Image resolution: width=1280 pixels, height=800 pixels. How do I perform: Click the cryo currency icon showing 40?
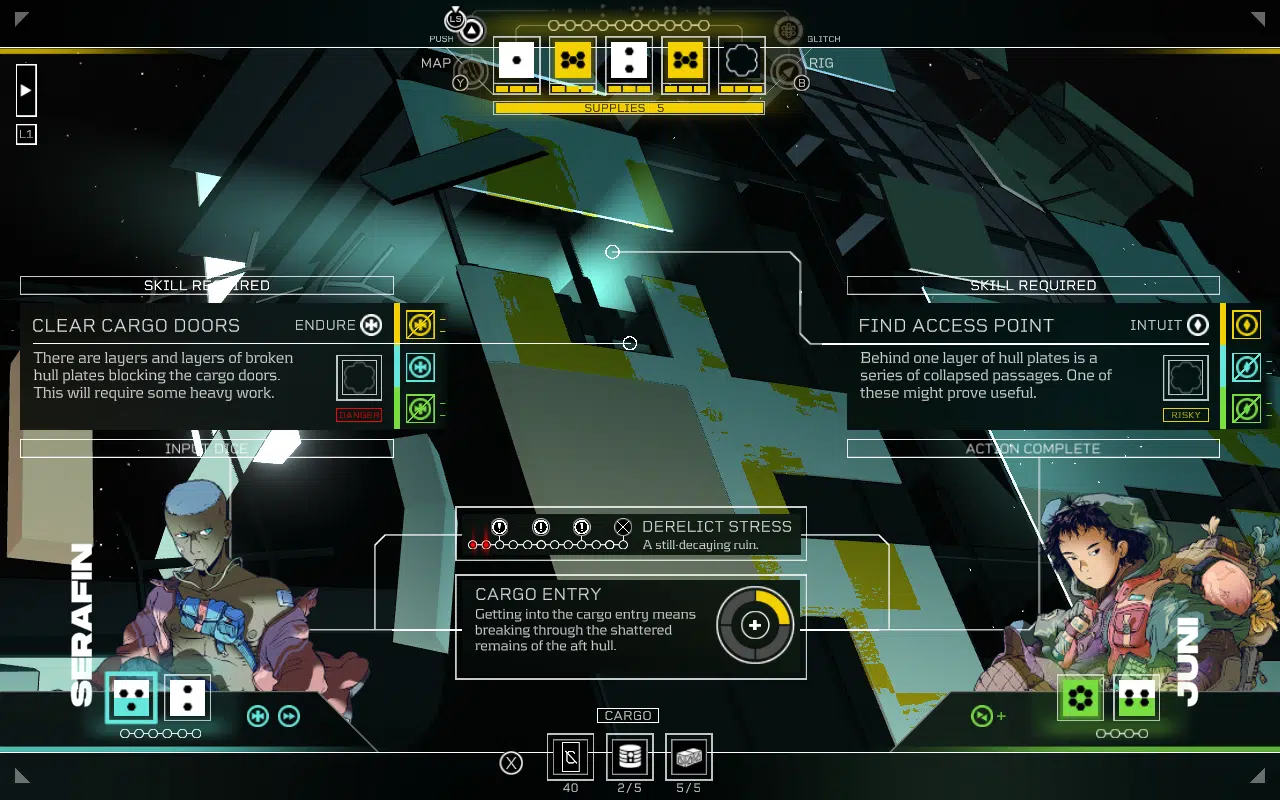coord(570,758)
